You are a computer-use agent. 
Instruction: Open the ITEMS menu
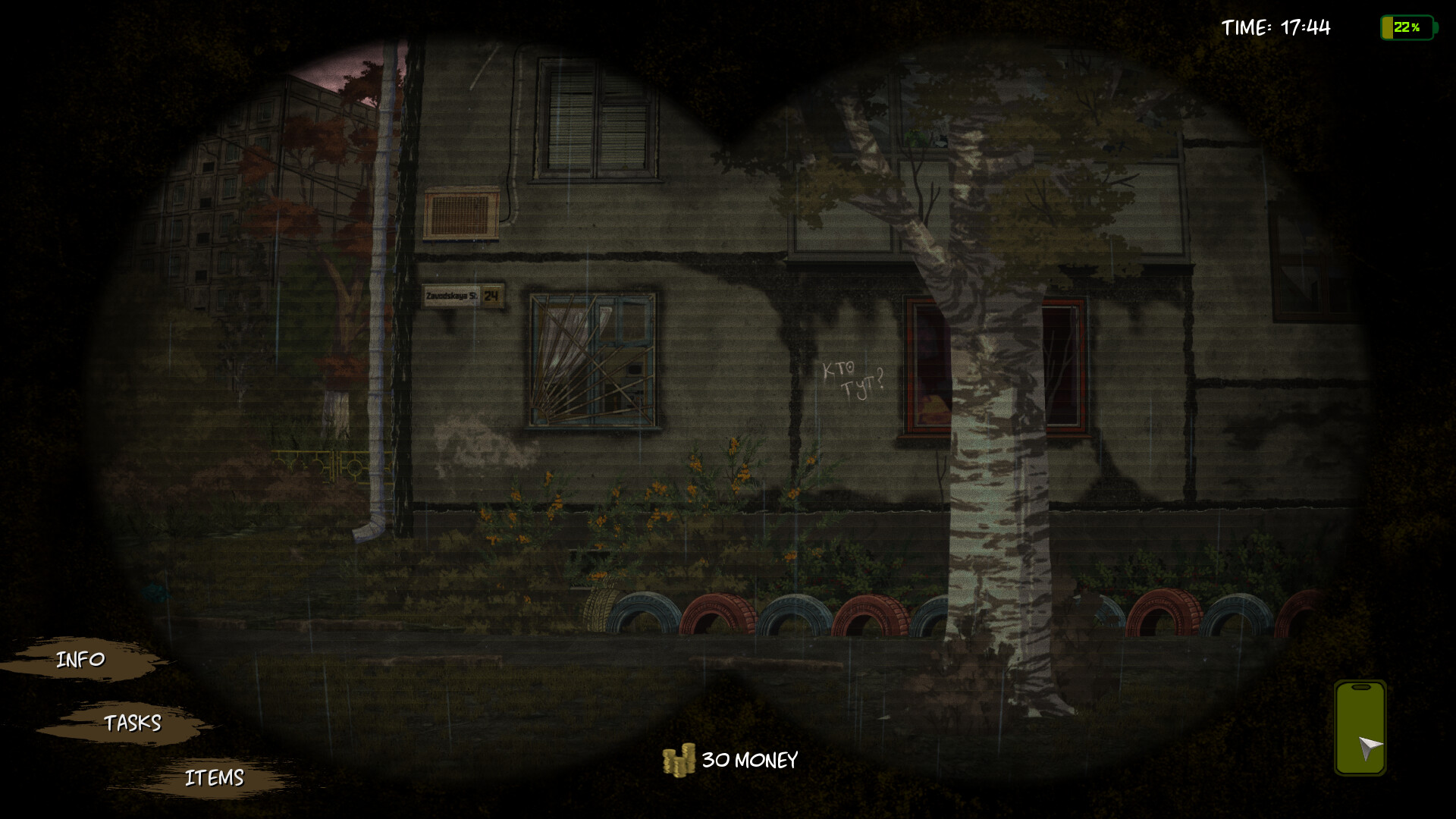[x=215, y=776]
